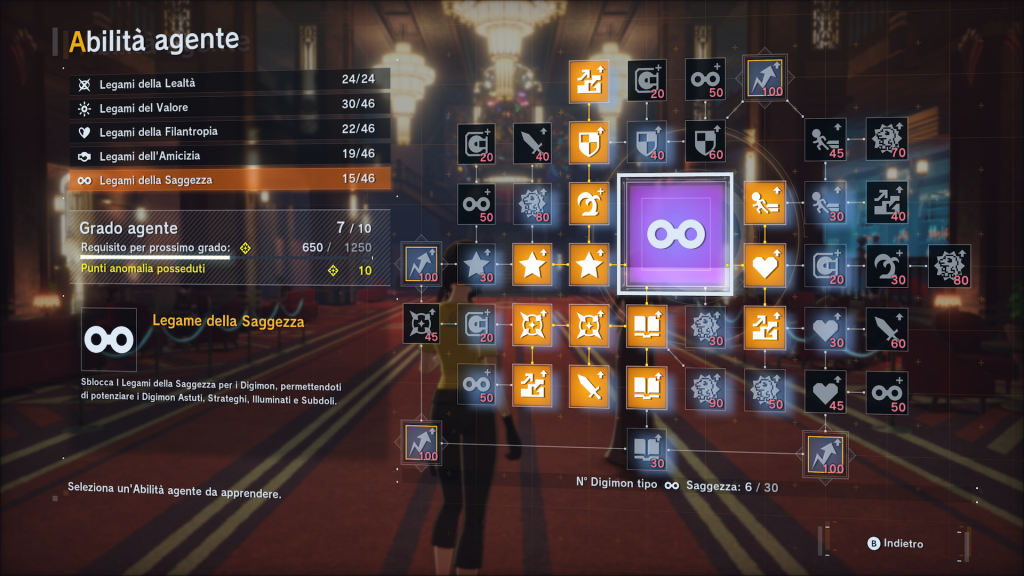Select the orange shield skill node
The height and width of the screenshot is (576, 1024).
pyautogui.click(x=588, y=143)
